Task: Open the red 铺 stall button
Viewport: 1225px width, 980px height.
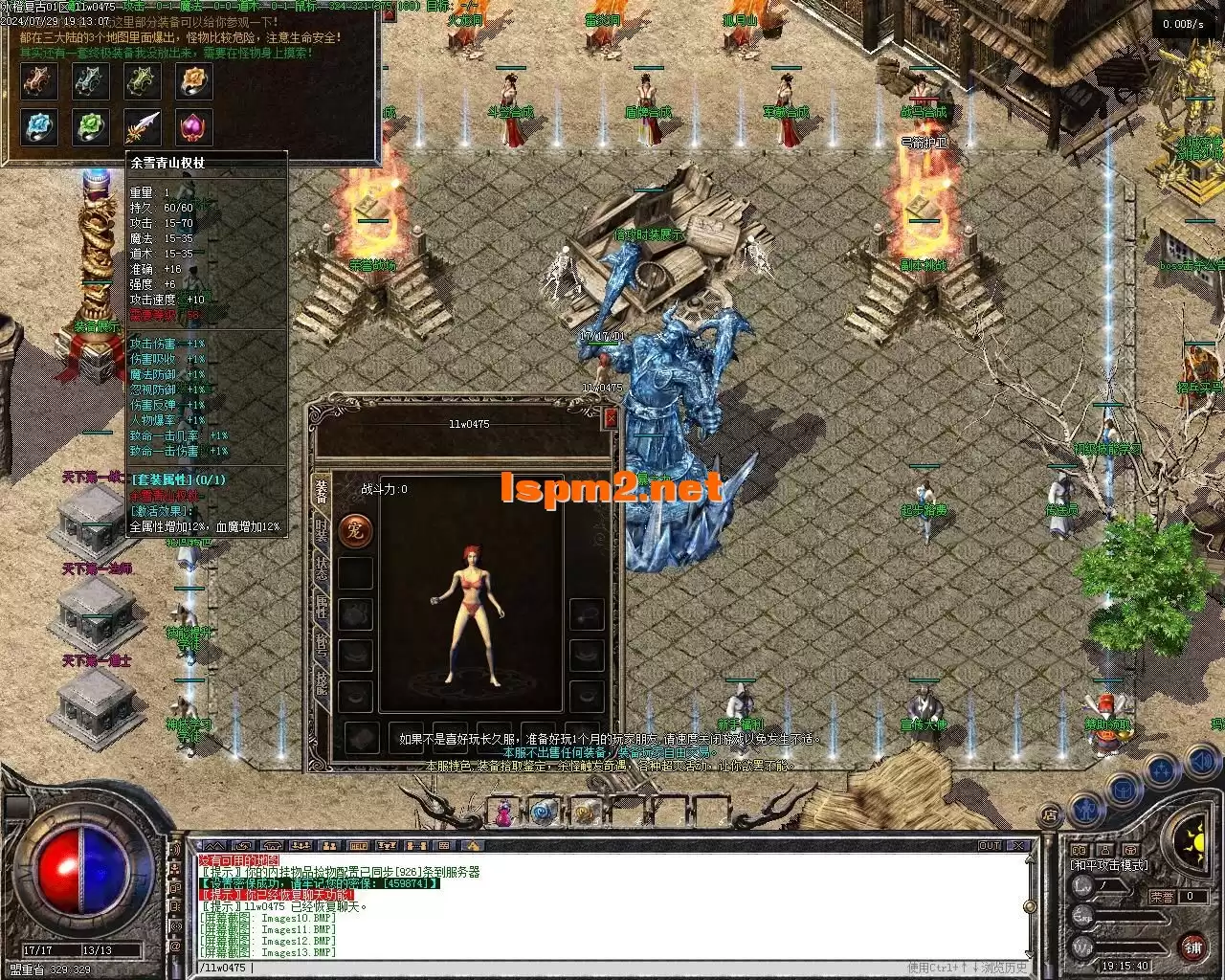Action: [x=1192, y=947]
